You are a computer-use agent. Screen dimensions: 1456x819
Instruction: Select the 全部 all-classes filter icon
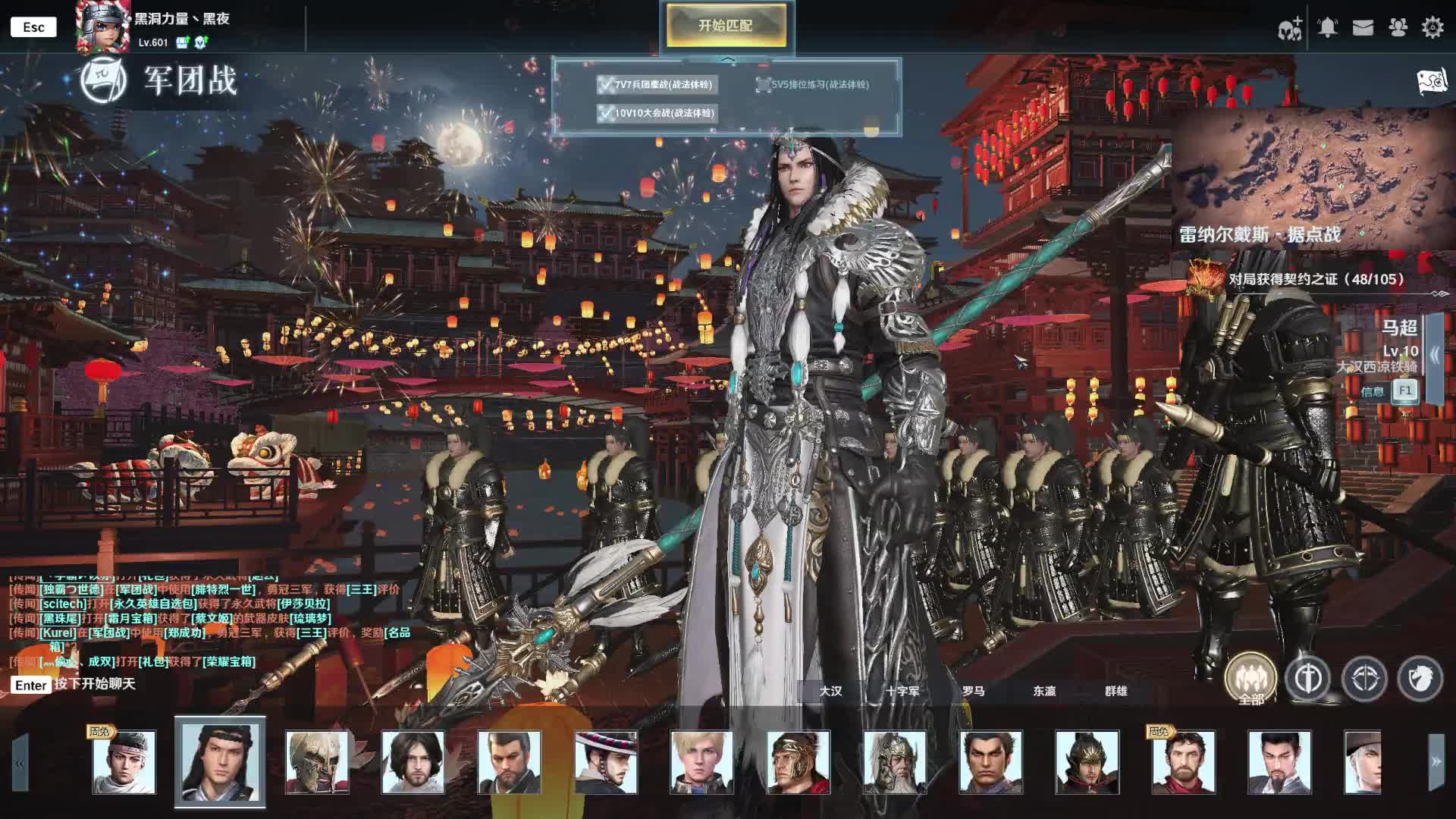click(1250, 677)
